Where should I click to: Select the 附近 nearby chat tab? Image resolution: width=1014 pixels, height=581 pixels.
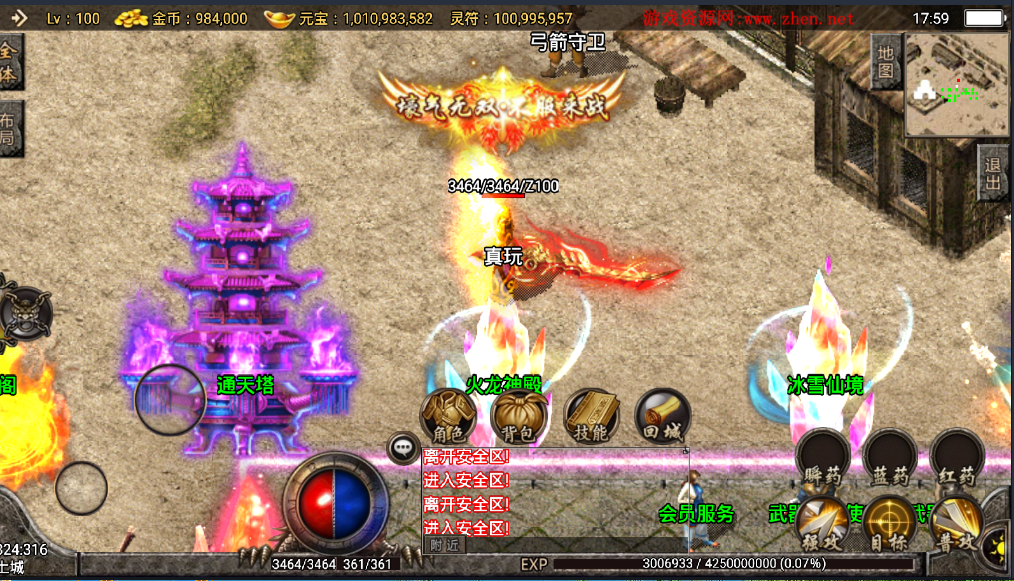pos(444,545)
